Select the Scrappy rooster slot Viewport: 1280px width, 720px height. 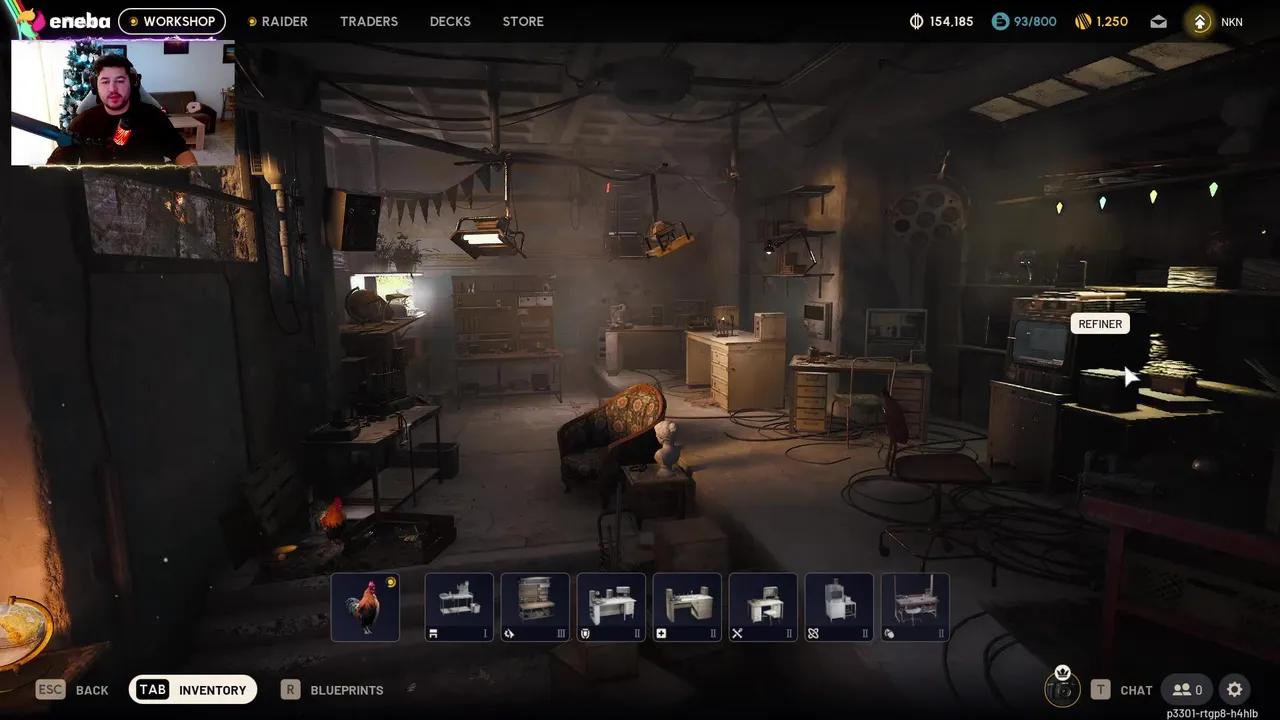point(365,606)
